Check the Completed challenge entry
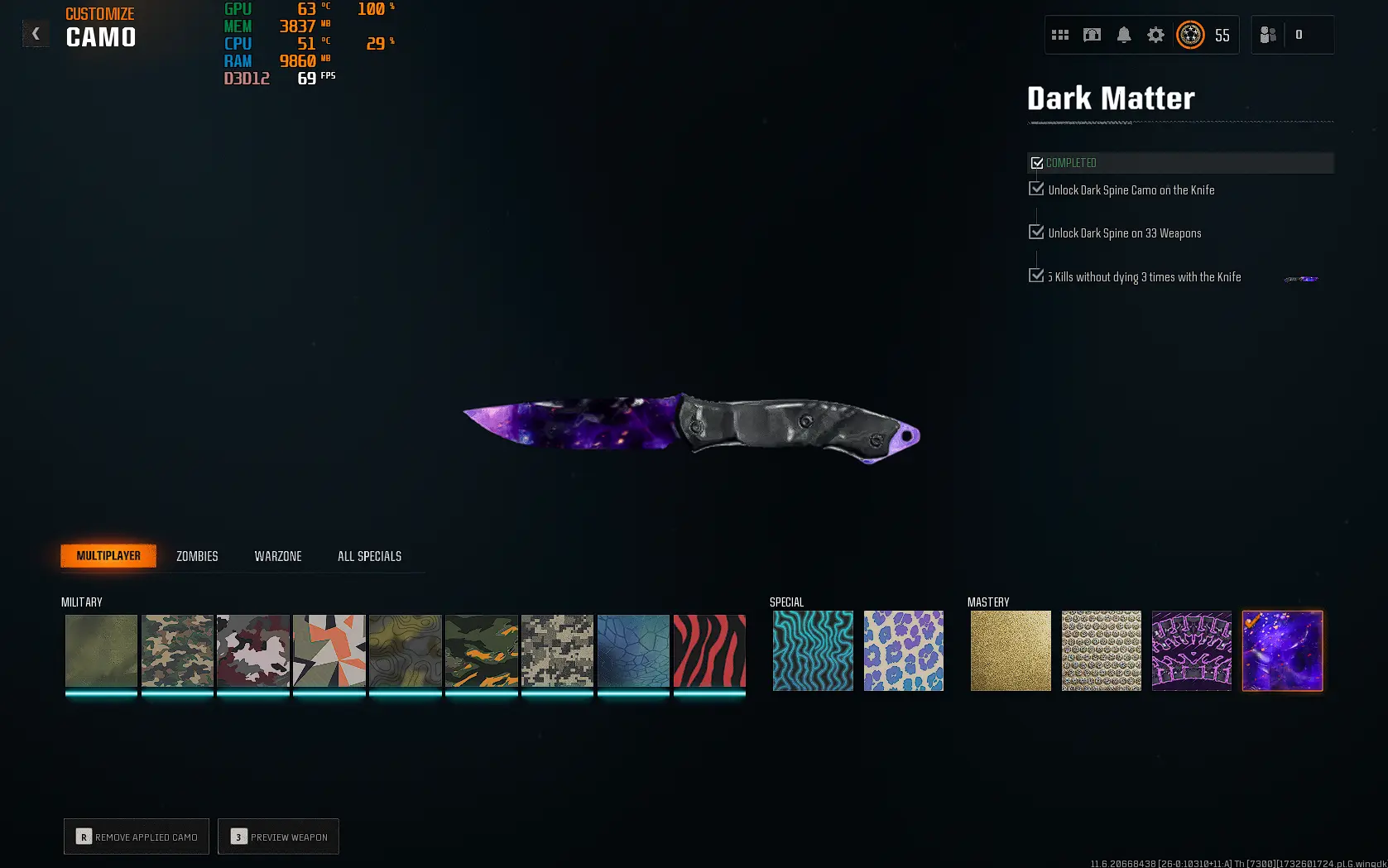 (1038, 162)
